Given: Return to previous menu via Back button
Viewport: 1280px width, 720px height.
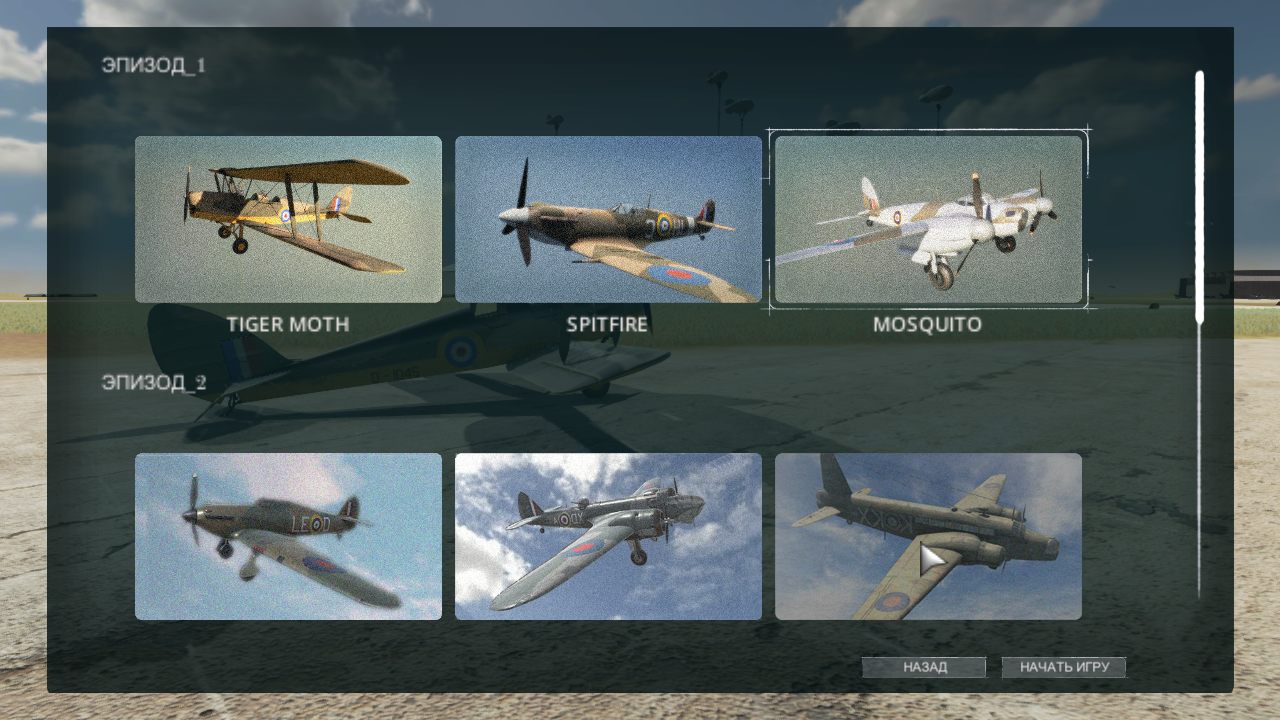Looking at the screenshot, I should click(925, 666).
